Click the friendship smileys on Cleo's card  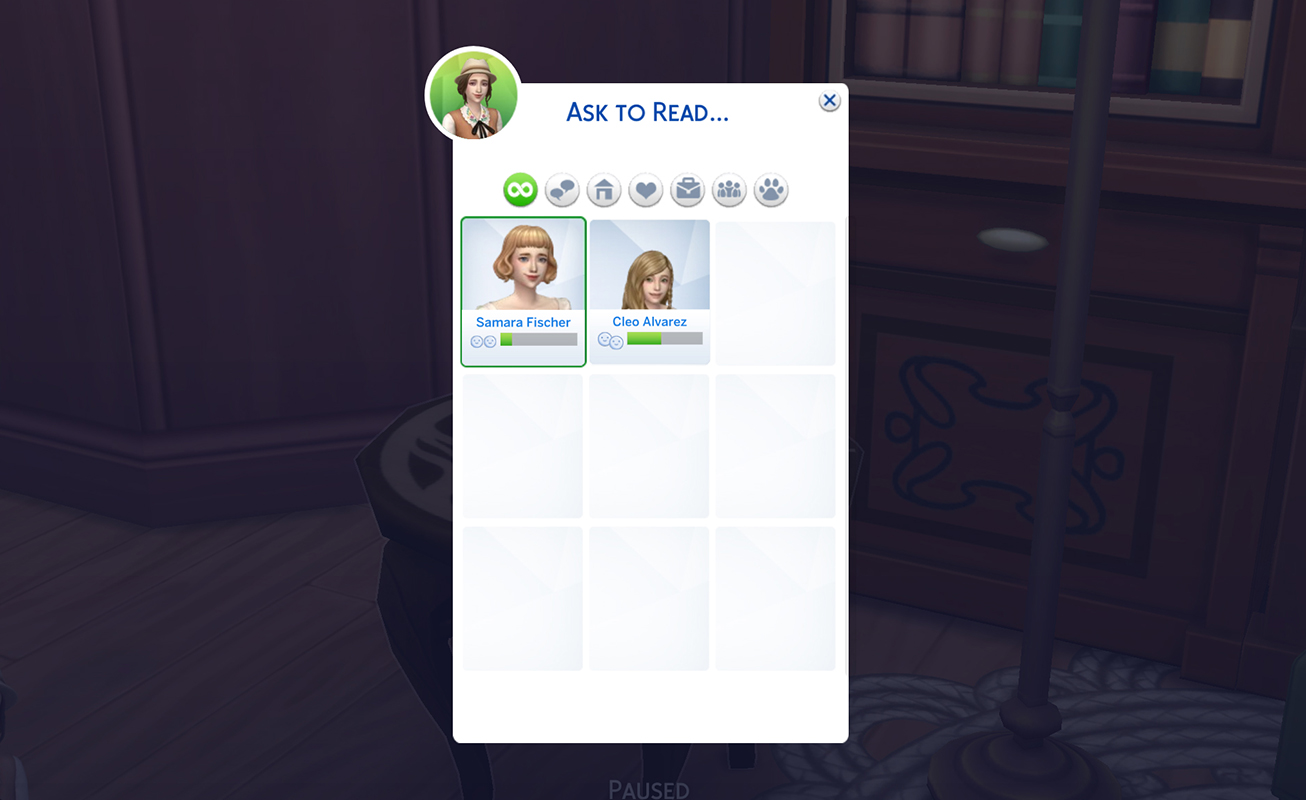tap(610, 340)
